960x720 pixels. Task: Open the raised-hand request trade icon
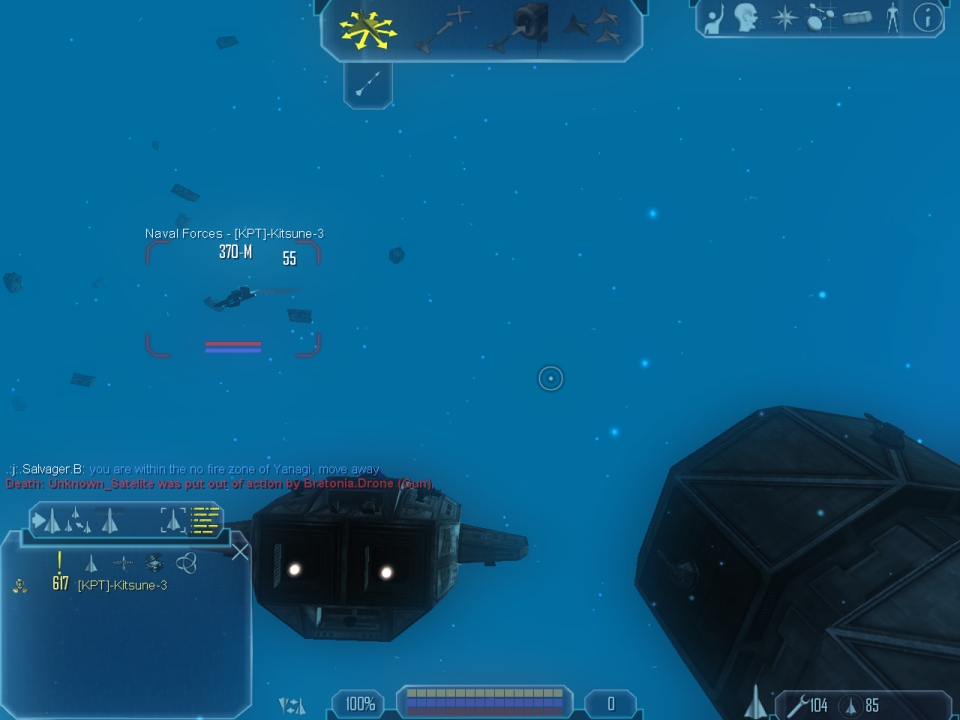[x=714, y=18]
